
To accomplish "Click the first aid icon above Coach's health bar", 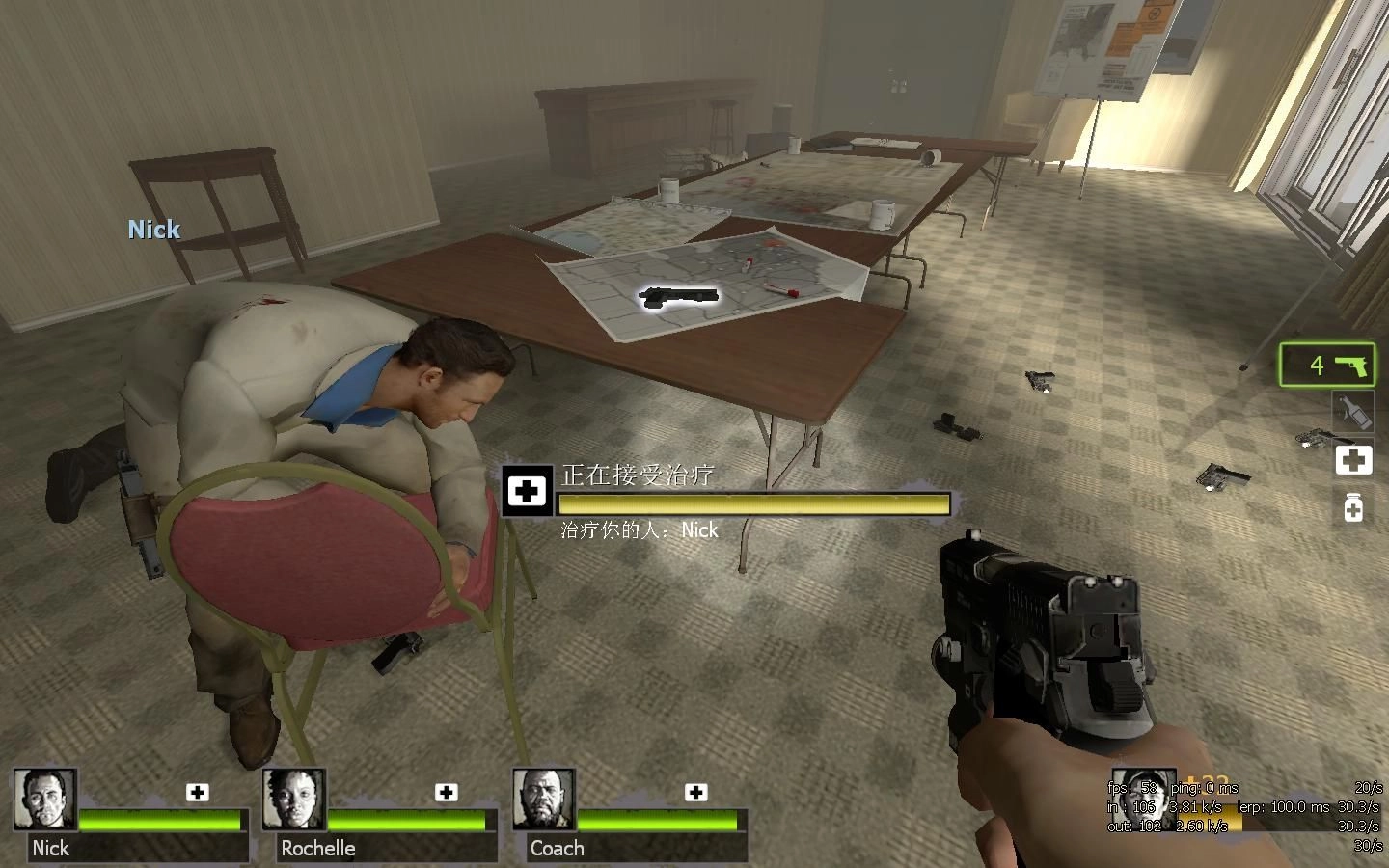I will point(694,793).
